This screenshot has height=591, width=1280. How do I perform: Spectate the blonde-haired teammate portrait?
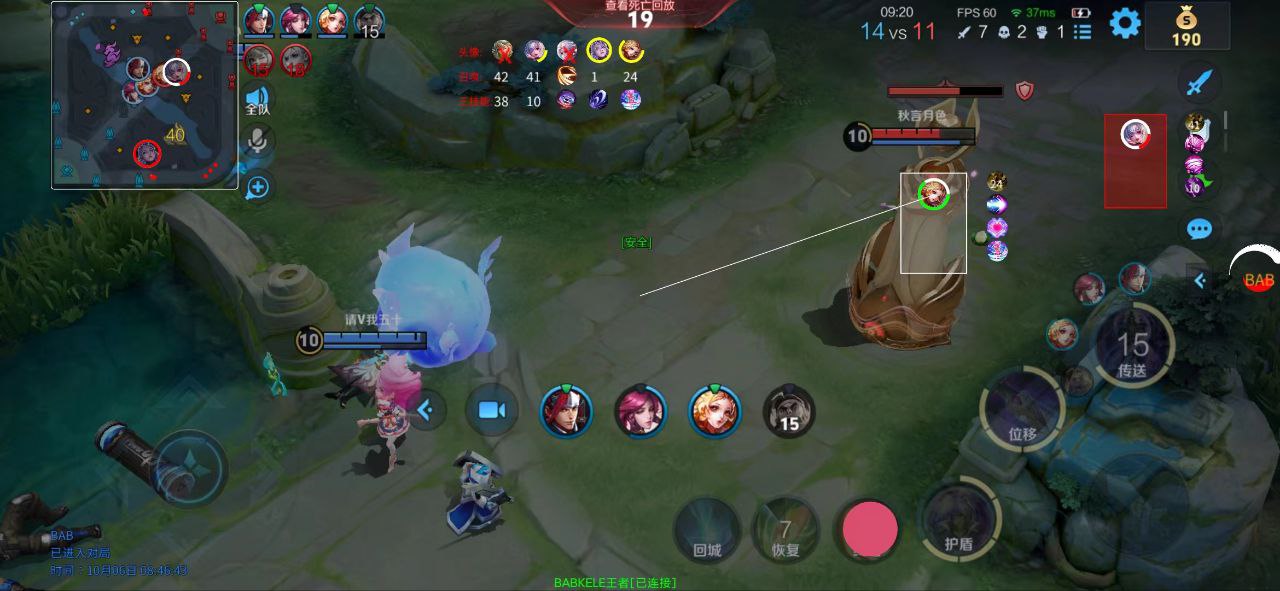[x=715, y=411]
